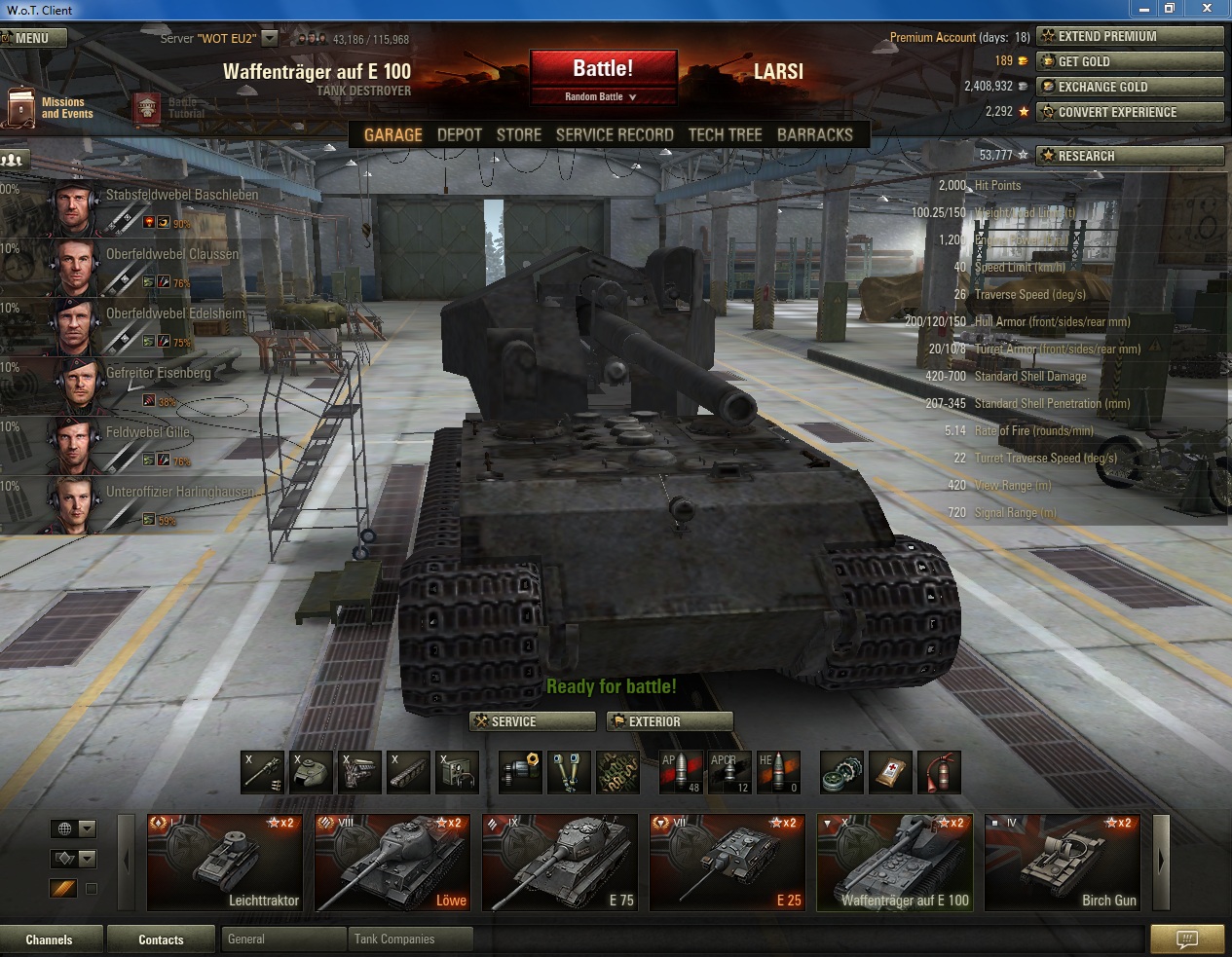1232x957 pixels.
Task: Open the RESEARCH button
Action: 1130,156
